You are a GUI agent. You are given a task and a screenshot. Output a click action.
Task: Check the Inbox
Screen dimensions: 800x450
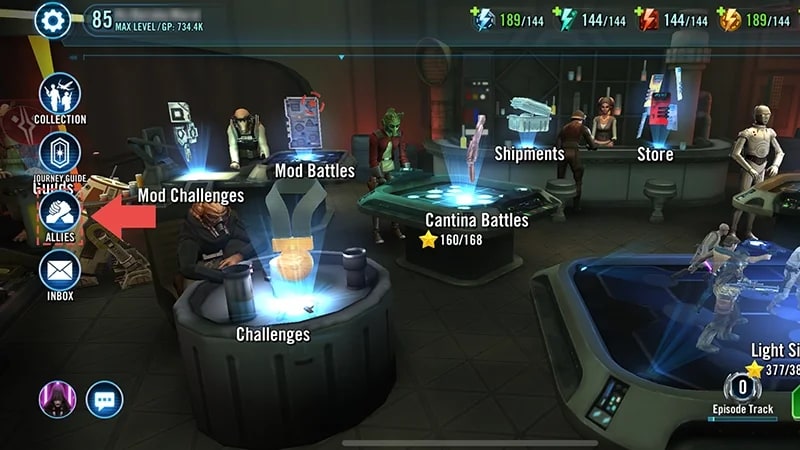(x=60, y=272)
